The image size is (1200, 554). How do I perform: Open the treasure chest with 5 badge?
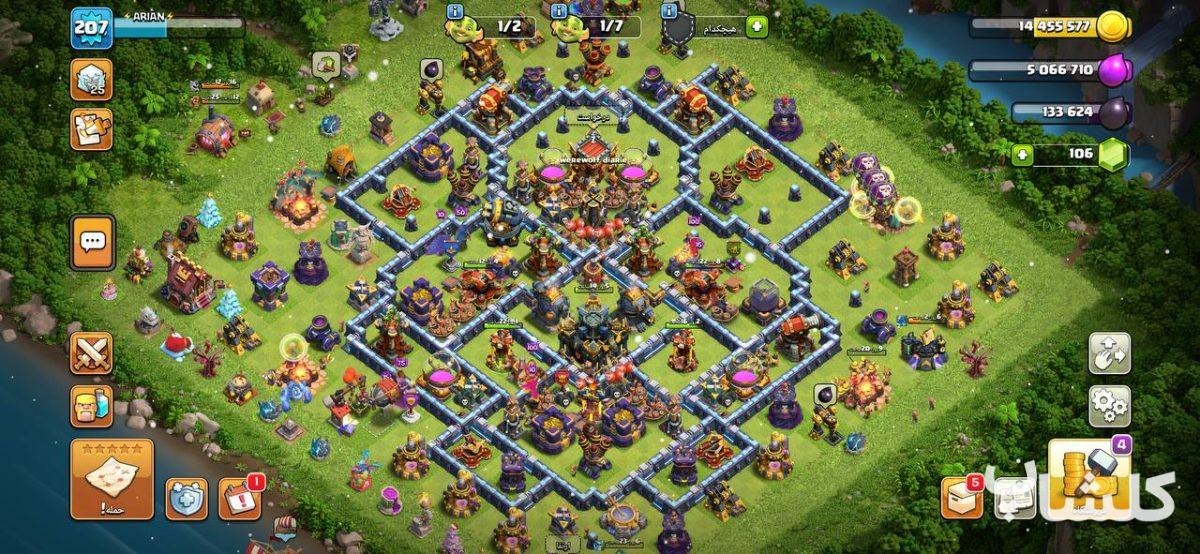point(961,498)
